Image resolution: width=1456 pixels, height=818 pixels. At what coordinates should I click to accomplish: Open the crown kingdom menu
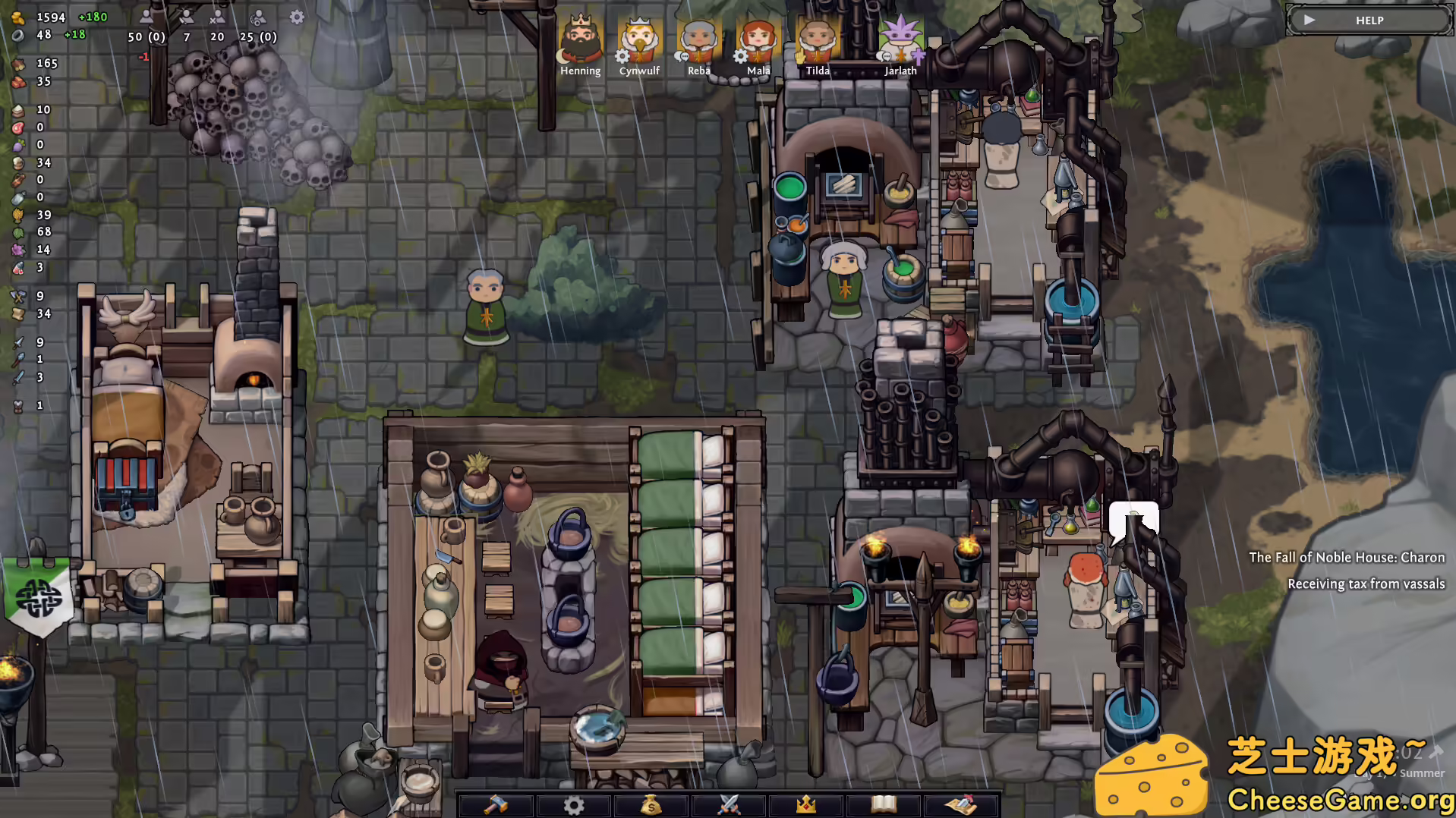click(806, 804)
